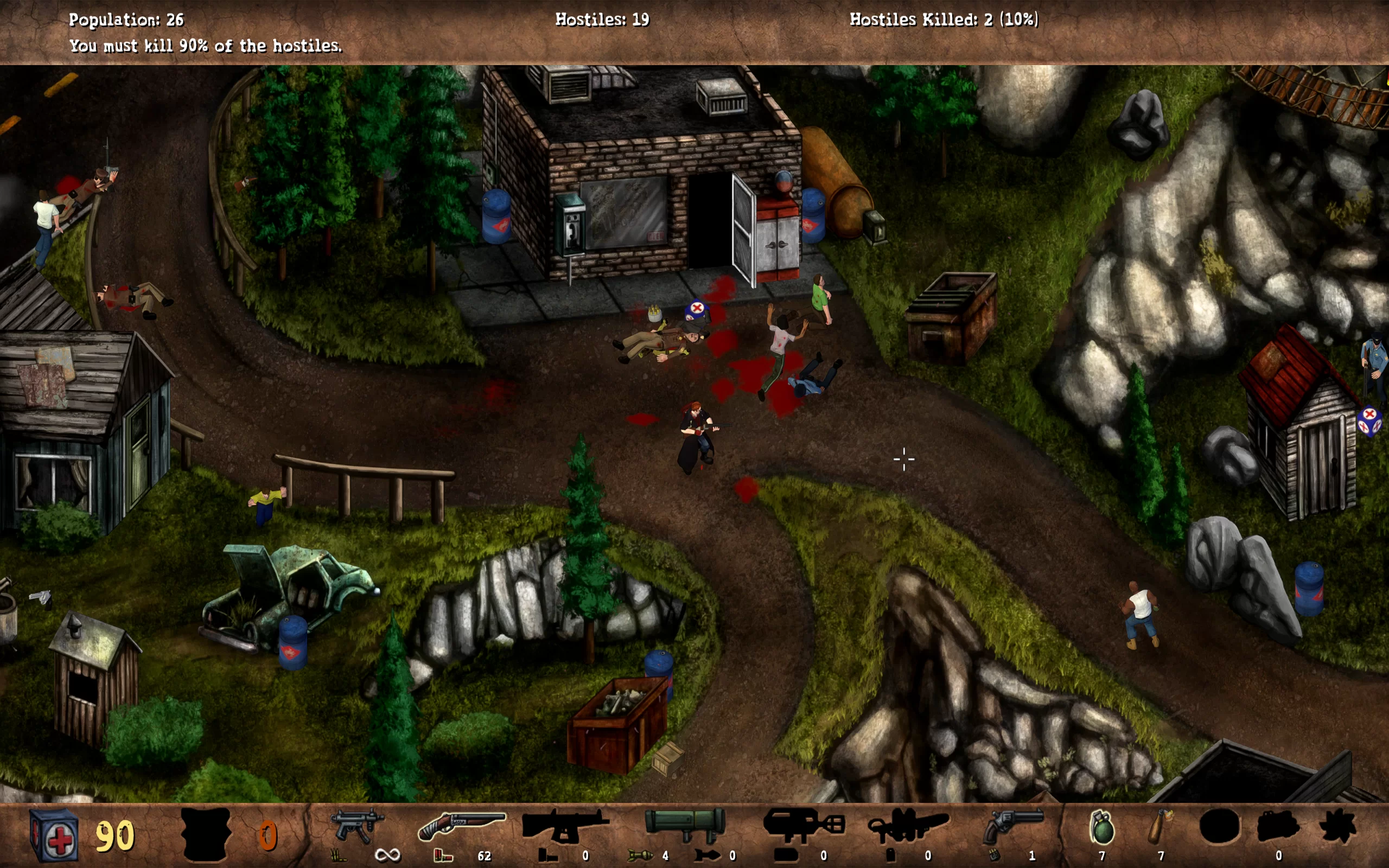
Task: Pick the molotov cocktail icon
Action: point(1160,827)
